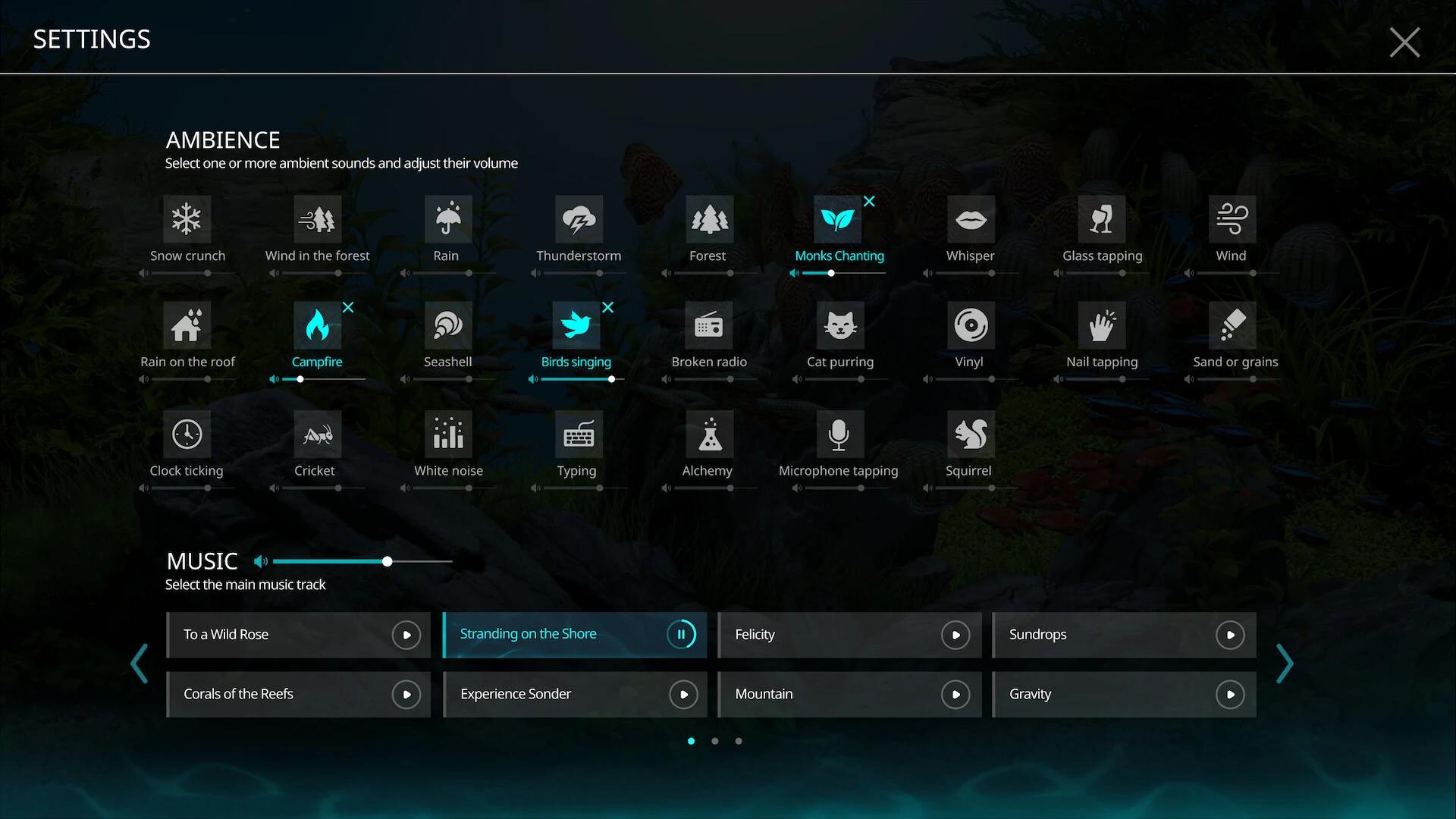
Task: Select the Glass tapping ambience
Action: pyautogui.click(x=1102, y=220)
